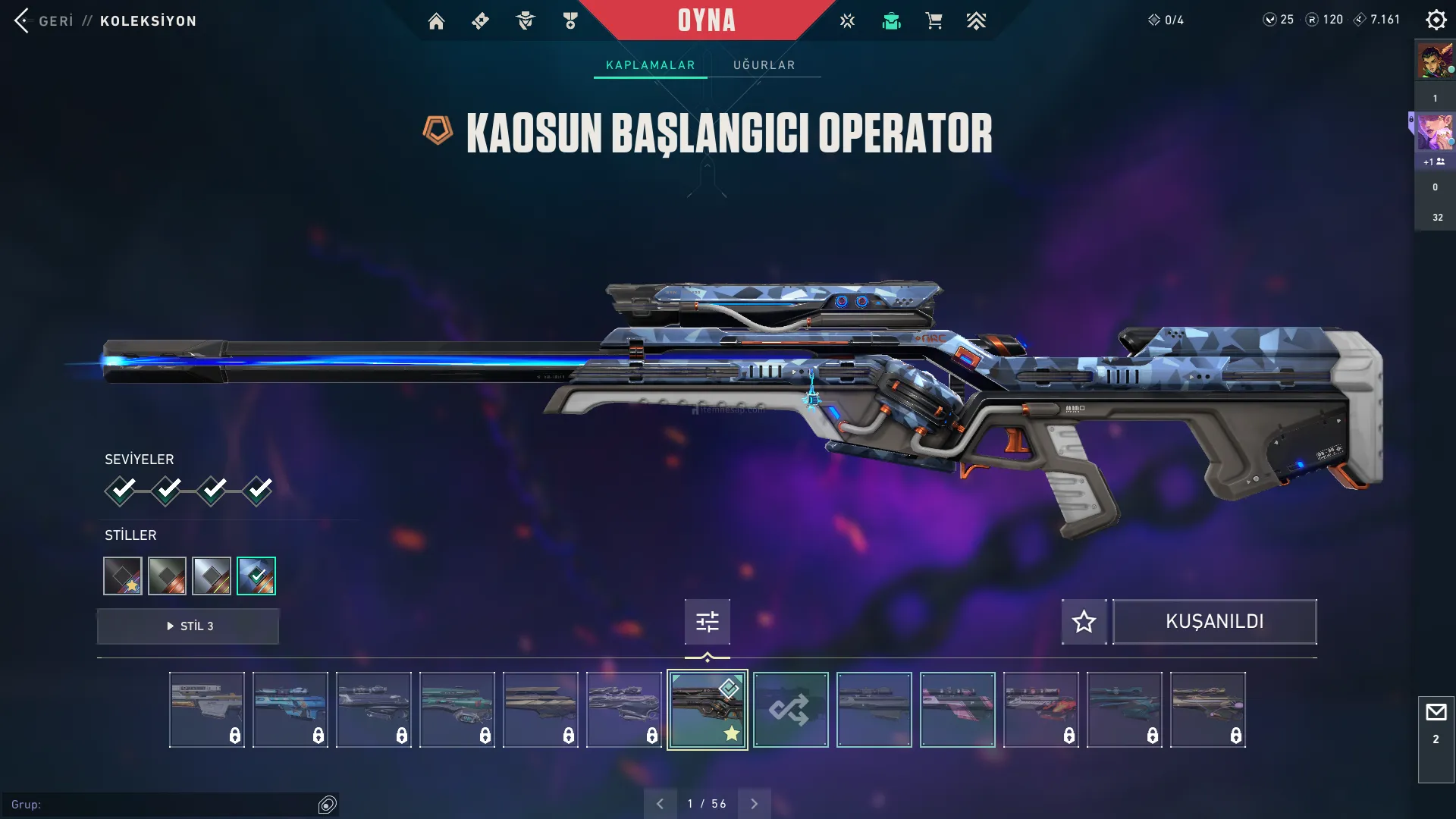Open the settings gear
This screenshot has width=1456, height=819.
[x=1436, y=20]
